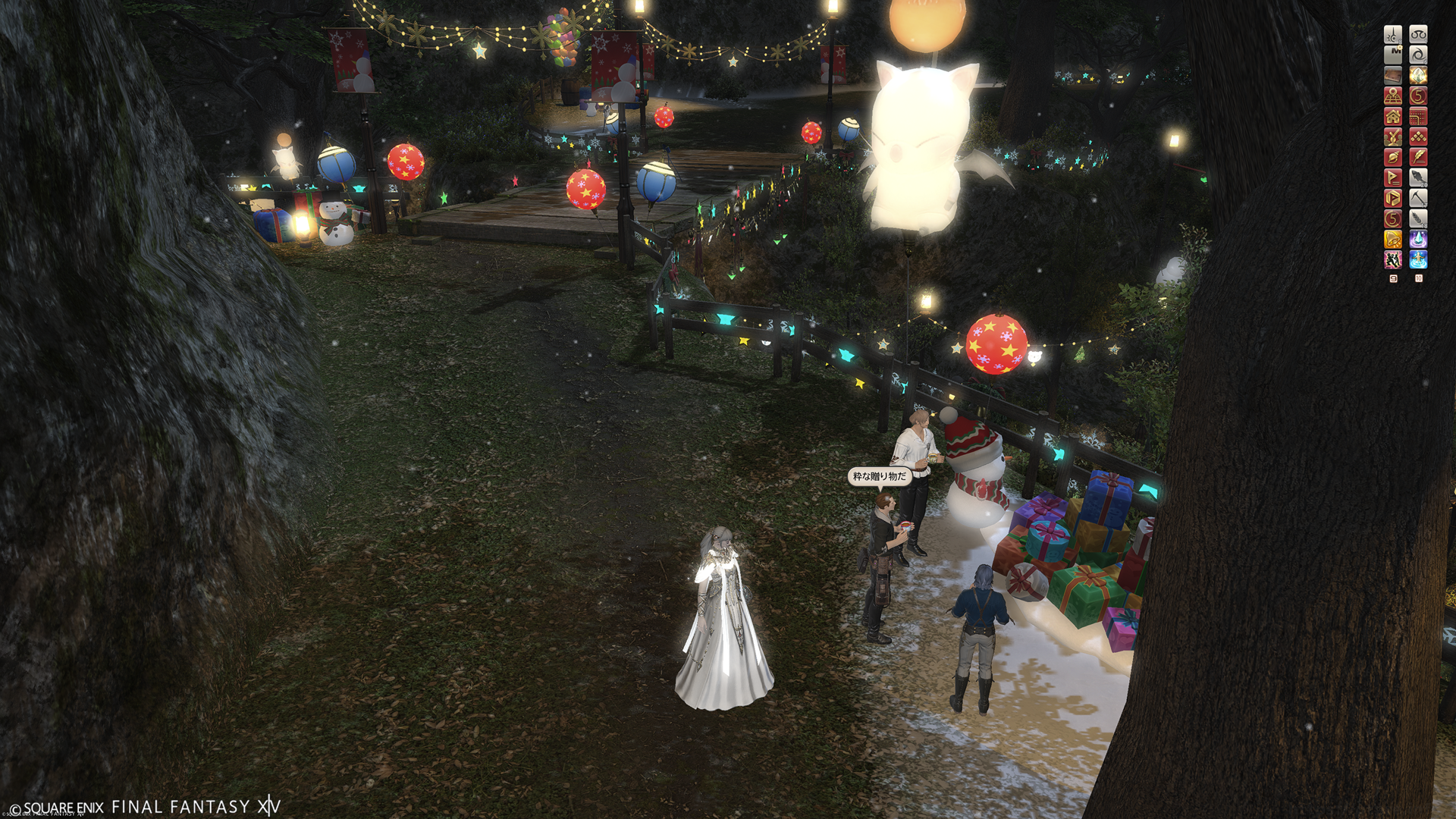Activate the macro icon marked M
Image resolution: width=1456 pixels, height=819 pixels.
point(1393,55)
